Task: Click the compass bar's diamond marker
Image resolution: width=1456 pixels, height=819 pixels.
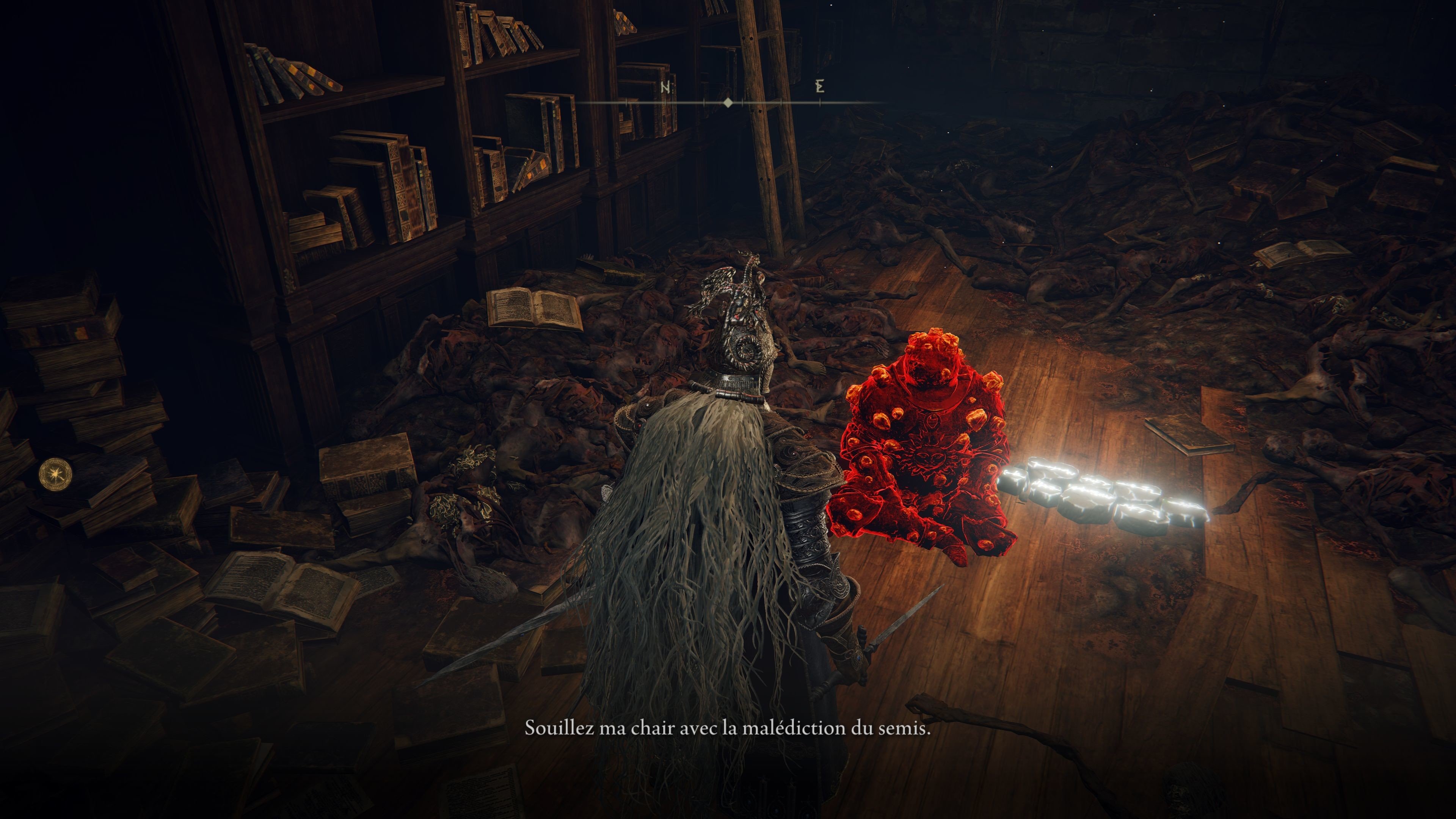Action: click(728, 102)
